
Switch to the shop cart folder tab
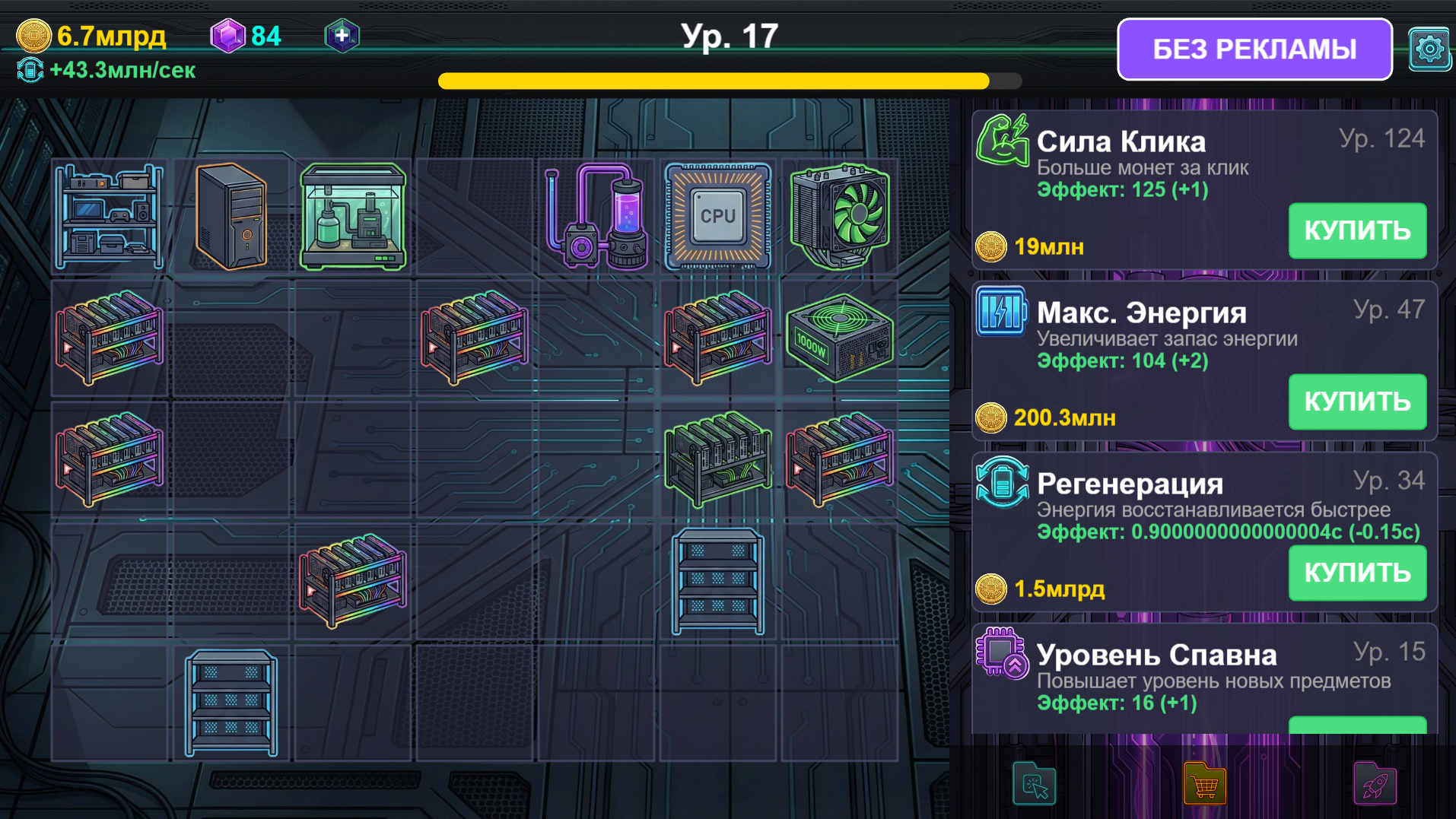pyautogui.click(x=1204, y=784)
